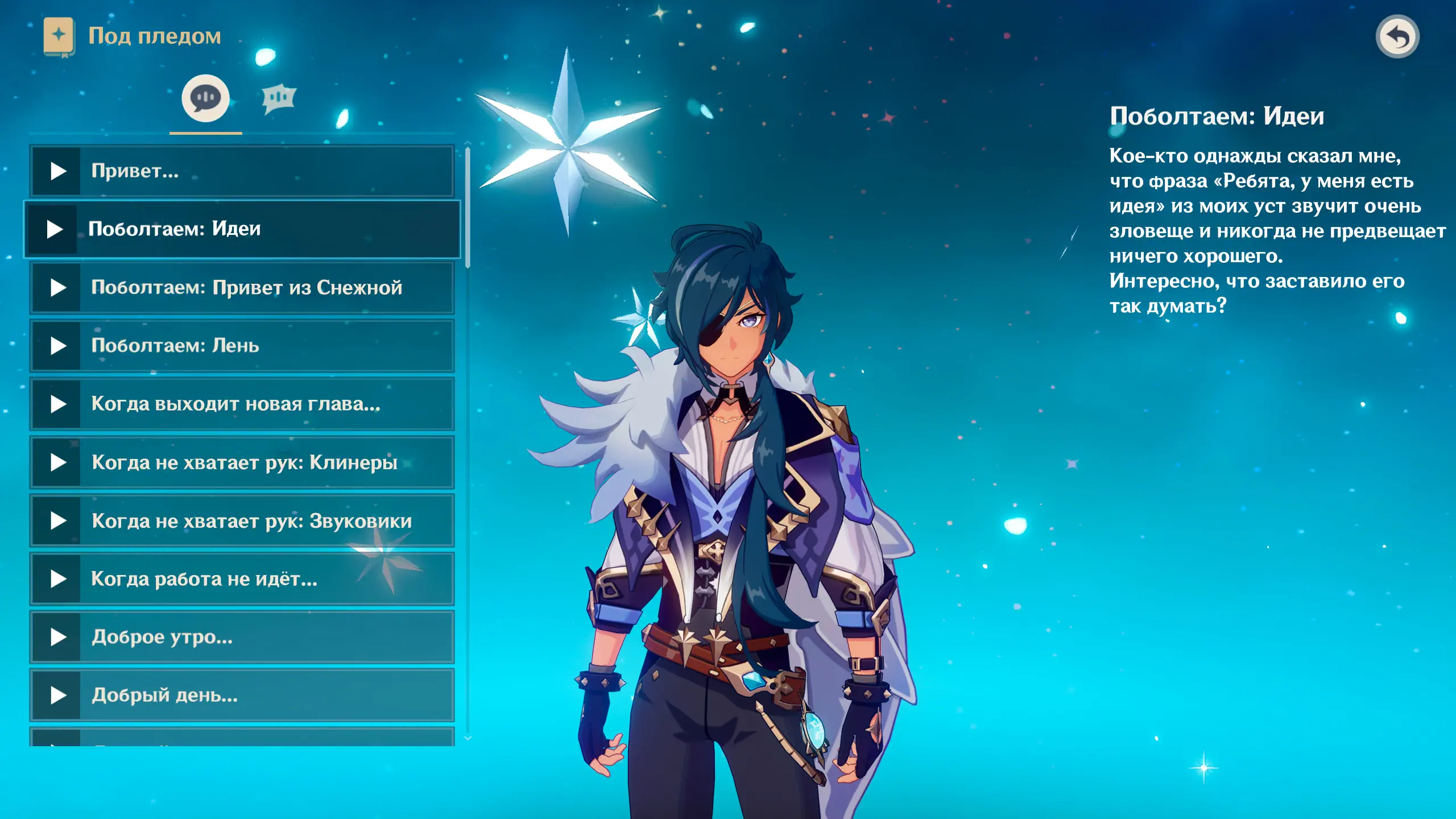Viewport: 1456px width, 819px height.
Task: Click the book icon beside "Под пледом"
Action: [x=59, y=36]
